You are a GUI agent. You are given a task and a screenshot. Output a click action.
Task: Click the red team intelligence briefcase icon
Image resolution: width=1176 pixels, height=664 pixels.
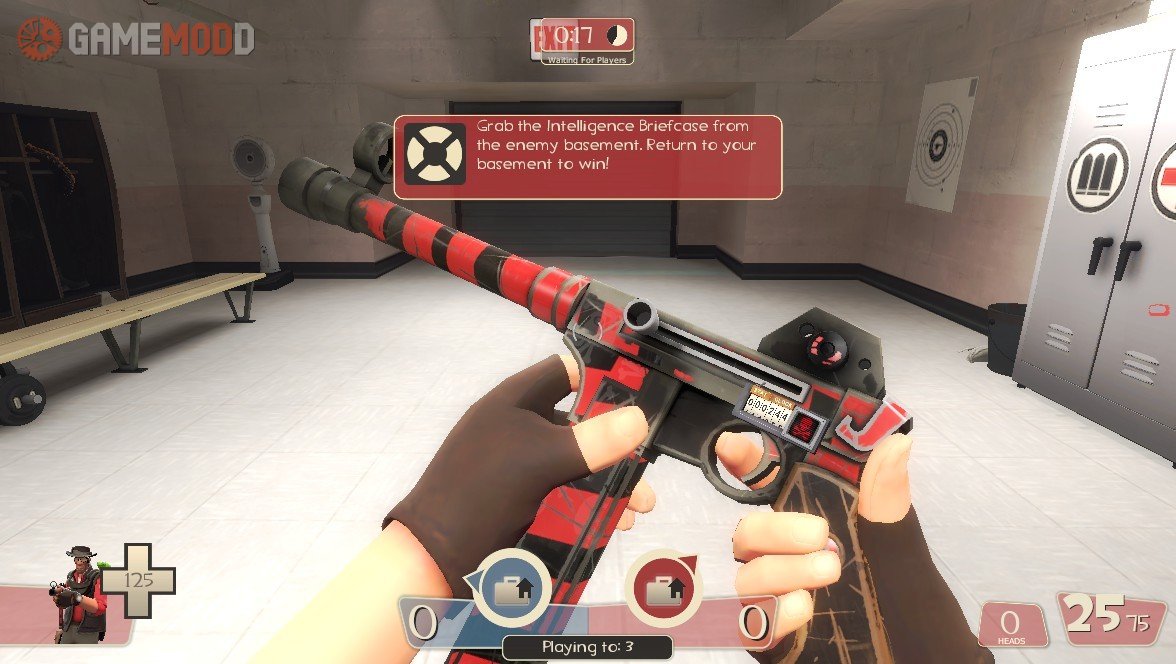tap(661, 589)
